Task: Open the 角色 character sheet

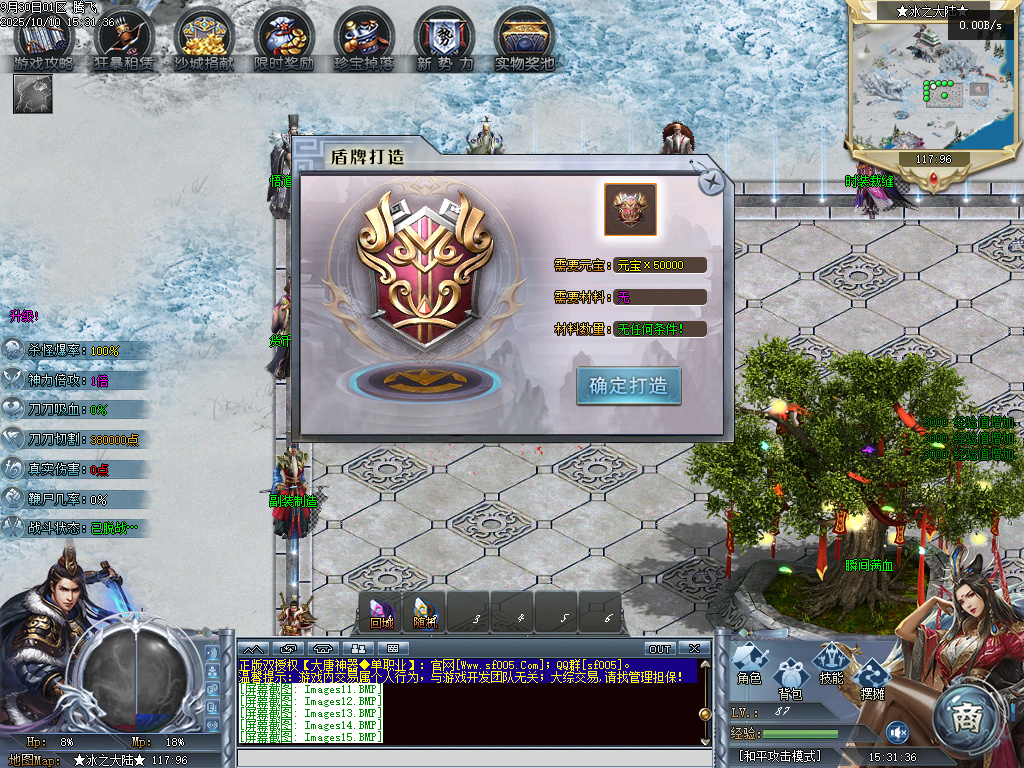Action: 749,664
